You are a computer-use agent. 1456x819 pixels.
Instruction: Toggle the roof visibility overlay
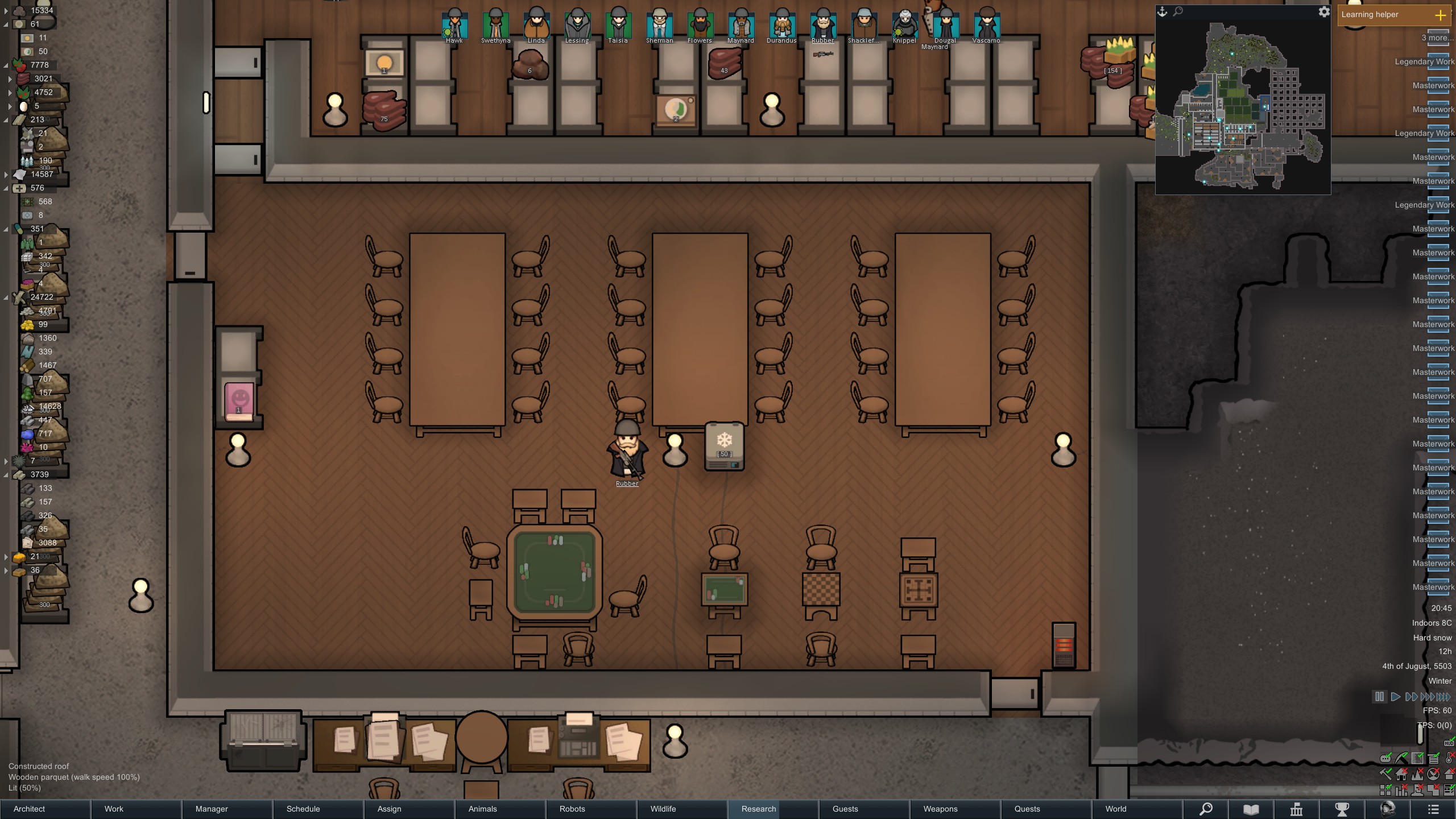tap(1449, 775)
